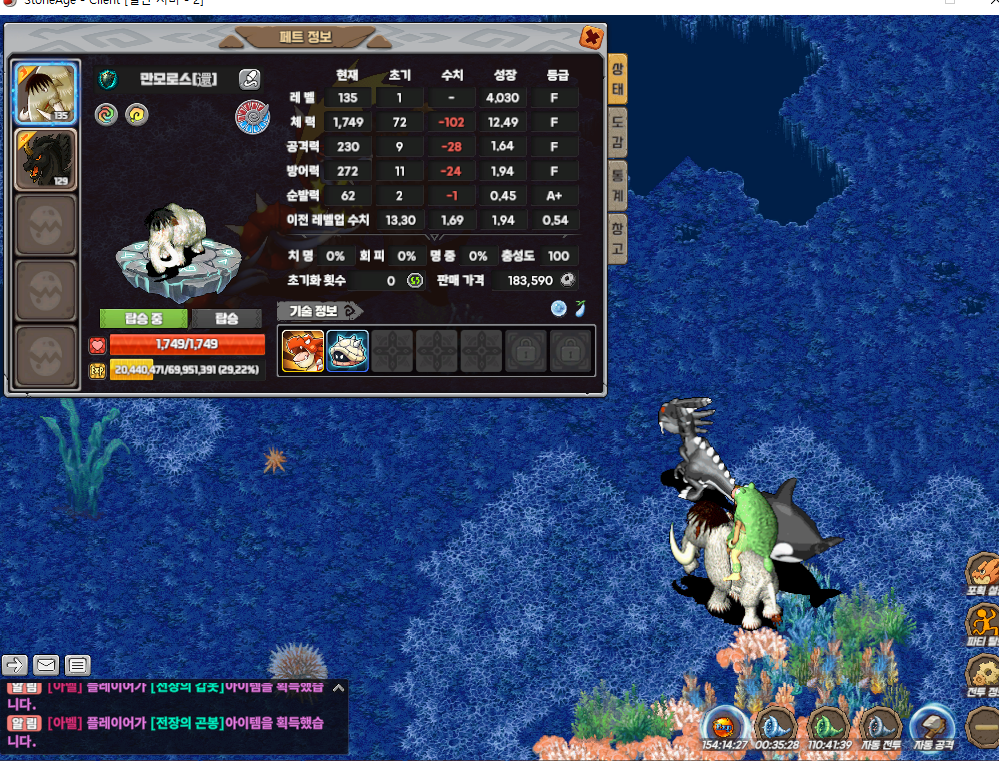Close the pet info window

591,38
